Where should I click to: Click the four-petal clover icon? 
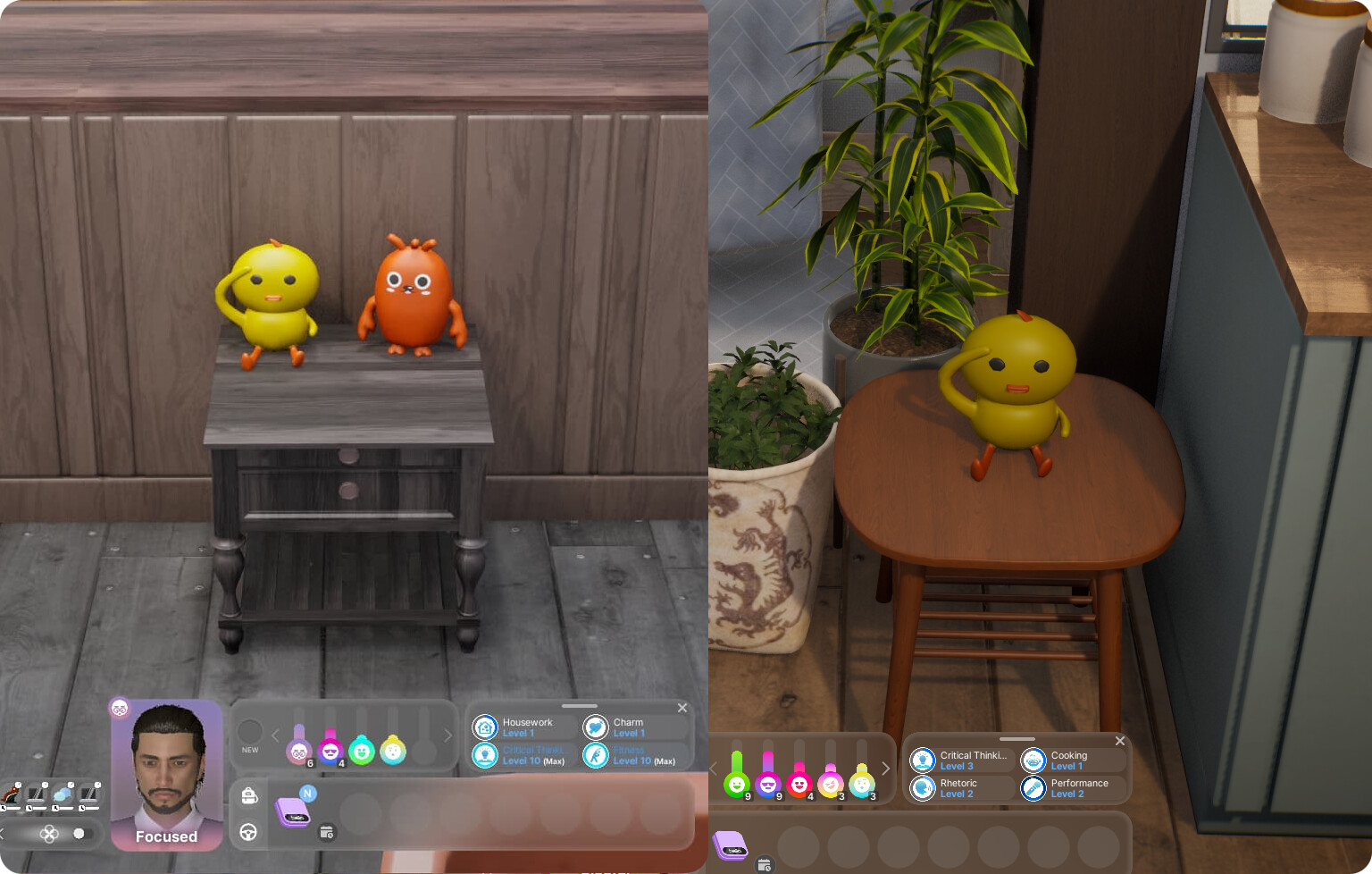point(49,834)
